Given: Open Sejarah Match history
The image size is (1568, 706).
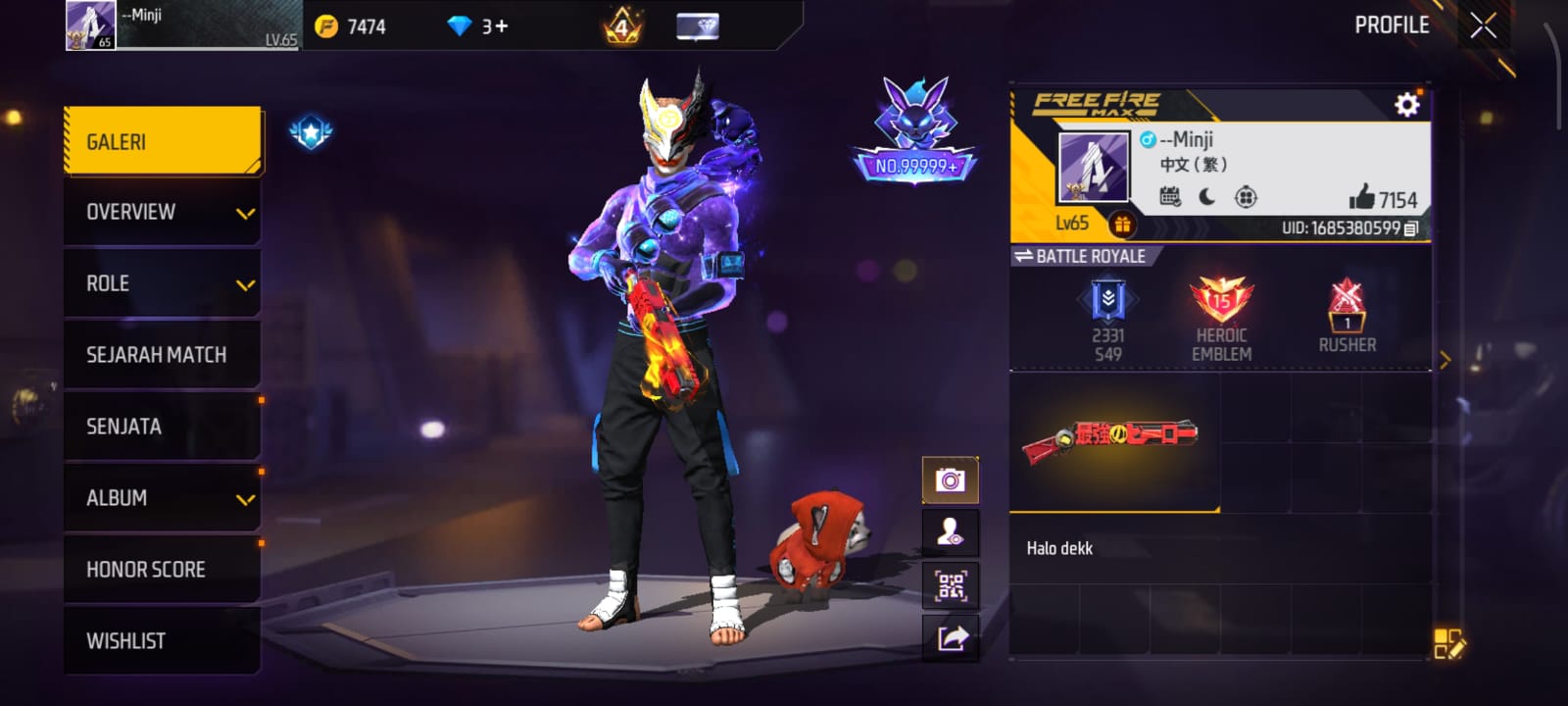Looking at the screenshot, I should tap(163, 355).
